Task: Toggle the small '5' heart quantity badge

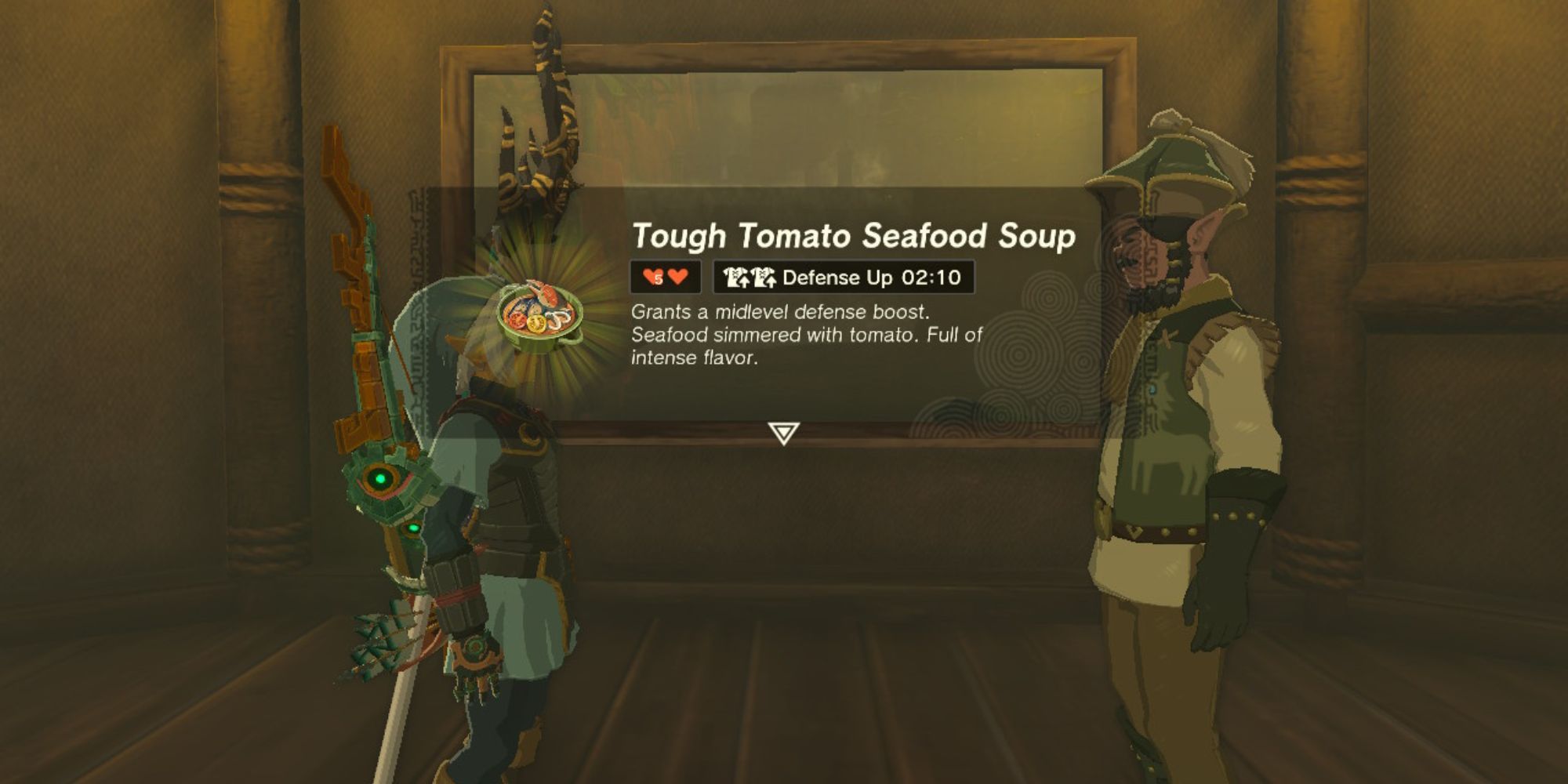Action: pos(658,279)
